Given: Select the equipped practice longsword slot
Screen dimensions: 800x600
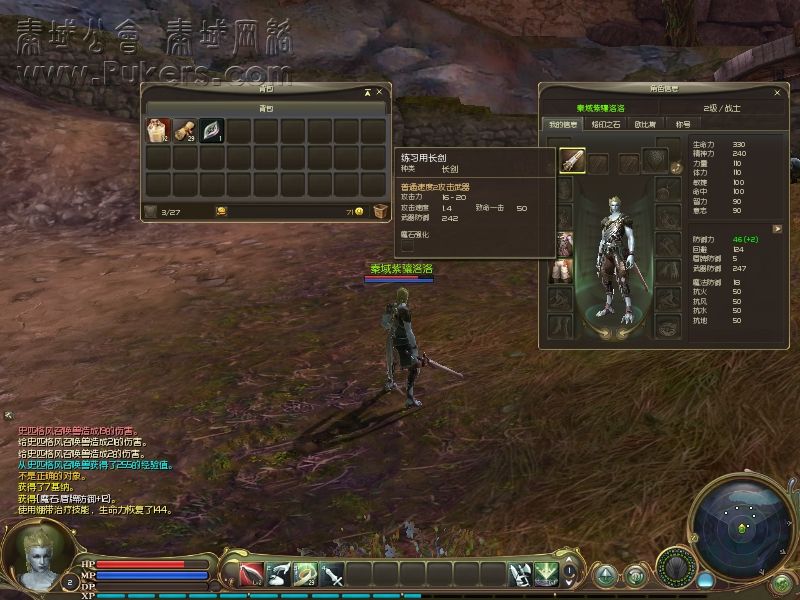Looking at the screenshot, I should [x=571, y=160].
